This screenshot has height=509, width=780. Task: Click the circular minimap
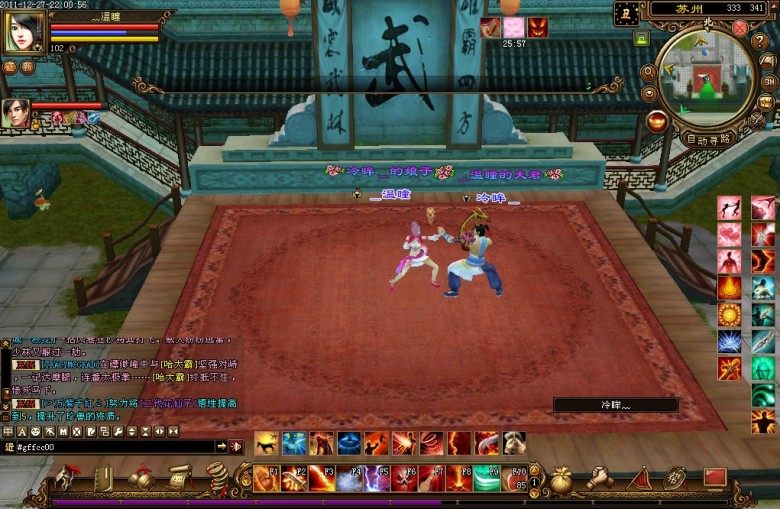(x=706, y=74)
